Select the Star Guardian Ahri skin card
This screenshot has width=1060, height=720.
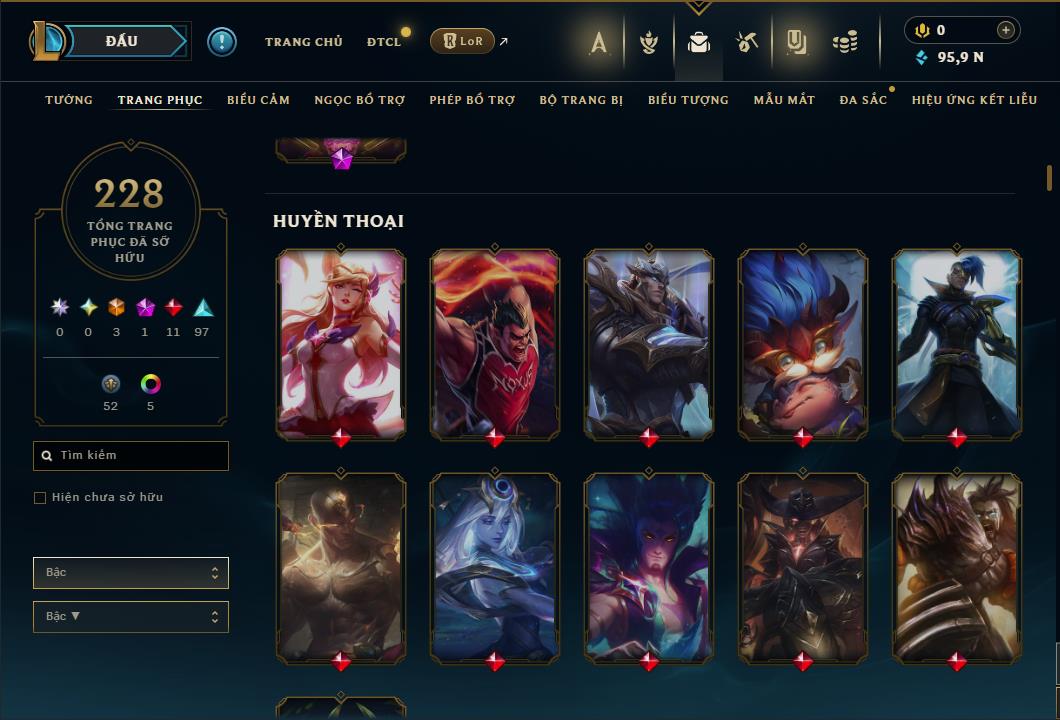click(341, 343)
